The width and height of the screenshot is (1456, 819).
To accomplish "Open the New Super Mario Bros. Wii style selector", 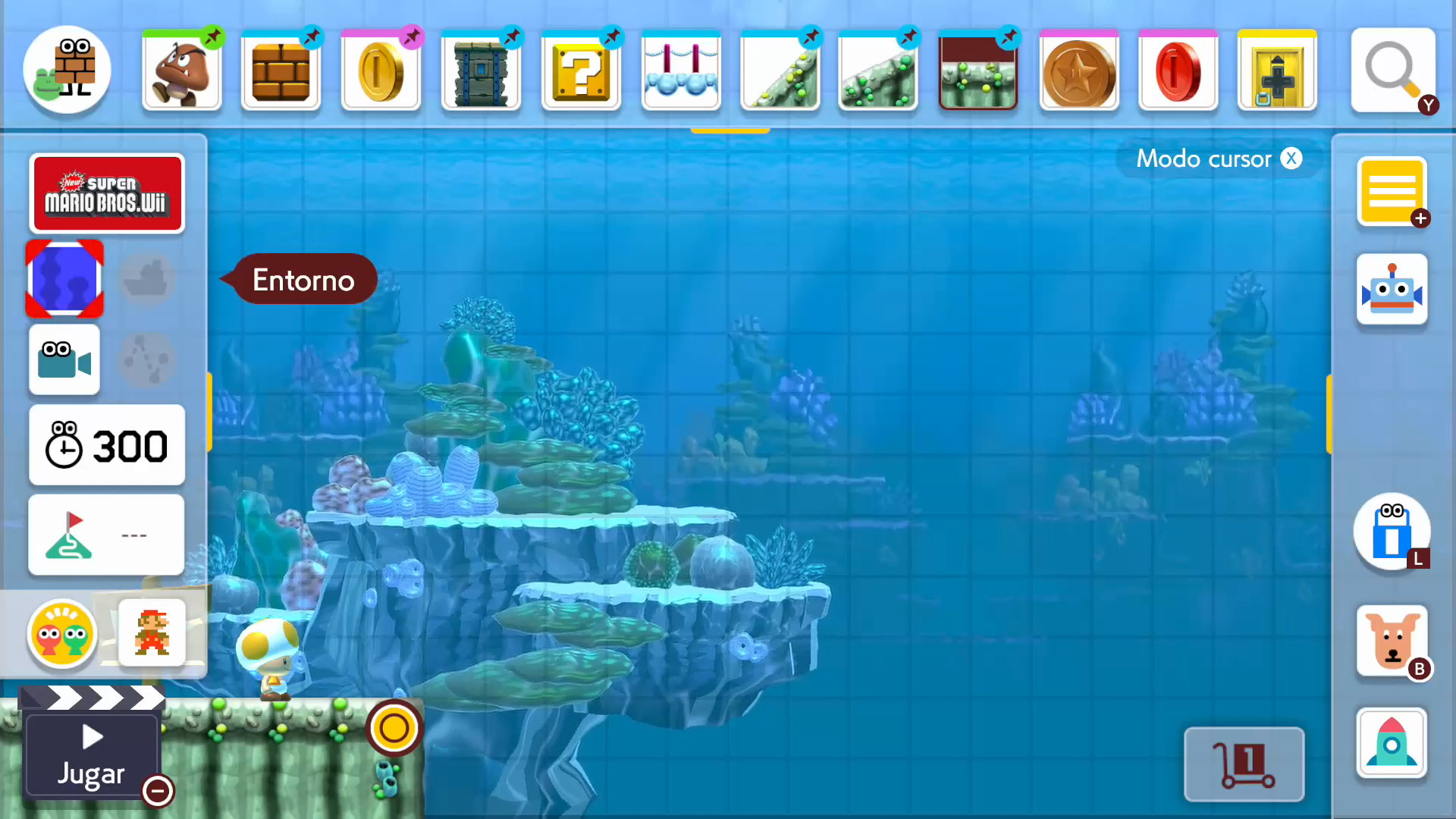I will (x=107, y=193).
